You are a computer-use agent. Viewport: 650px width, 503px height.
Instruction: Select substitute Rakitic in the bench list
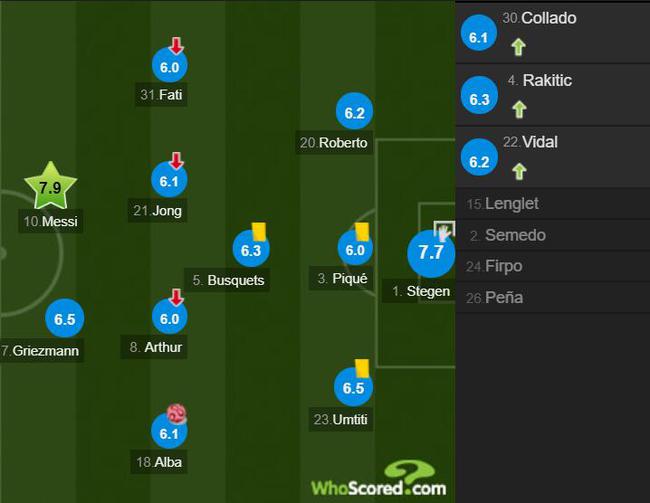click(x=552, y=94)
